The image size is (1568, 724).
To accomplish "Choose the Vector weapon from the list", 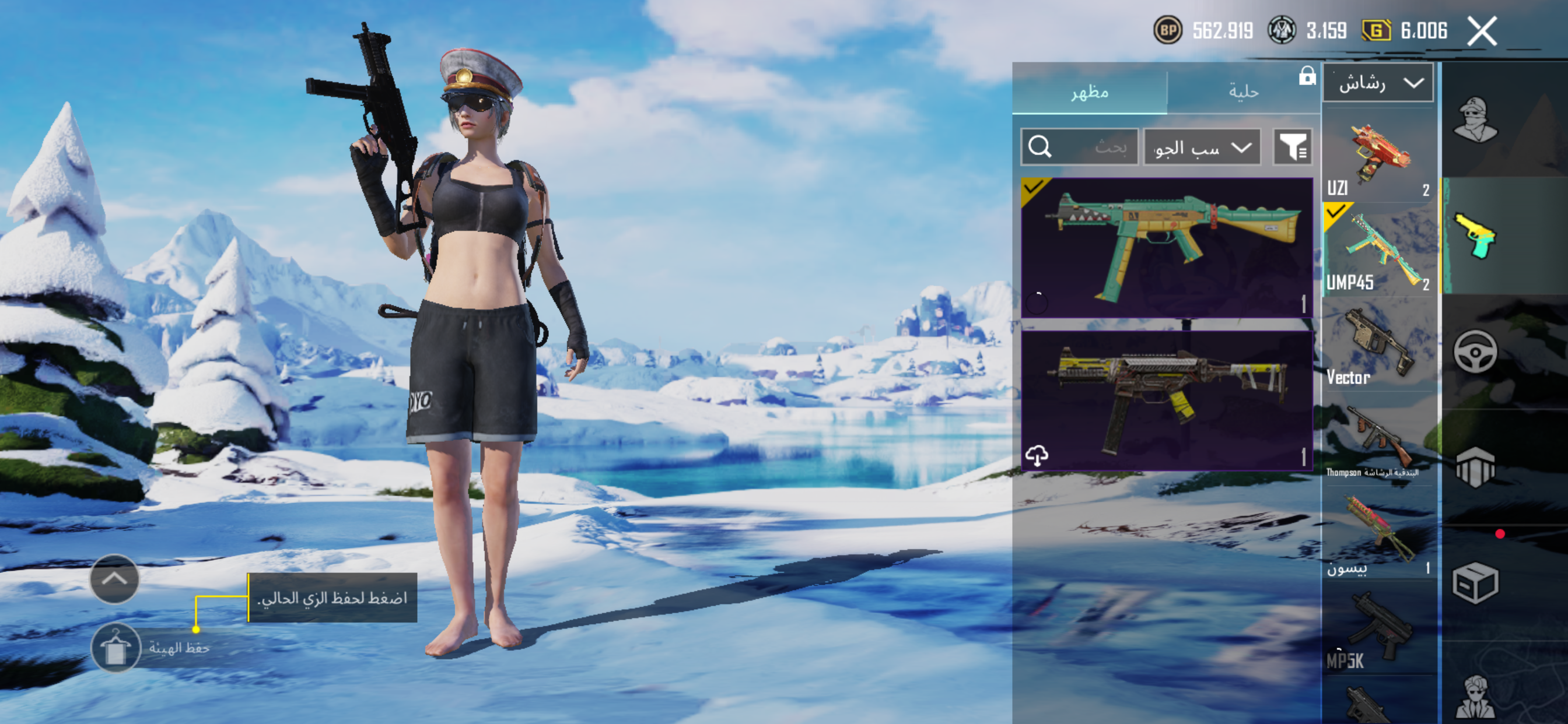I will pyautogui.click(x=1378, y=345).
